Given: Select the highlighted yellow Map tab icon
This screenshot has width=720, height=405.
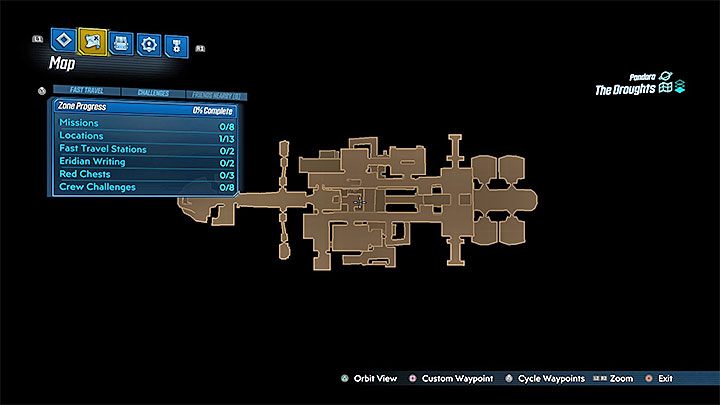Looking at the screenshot, I should coord(92,42).
